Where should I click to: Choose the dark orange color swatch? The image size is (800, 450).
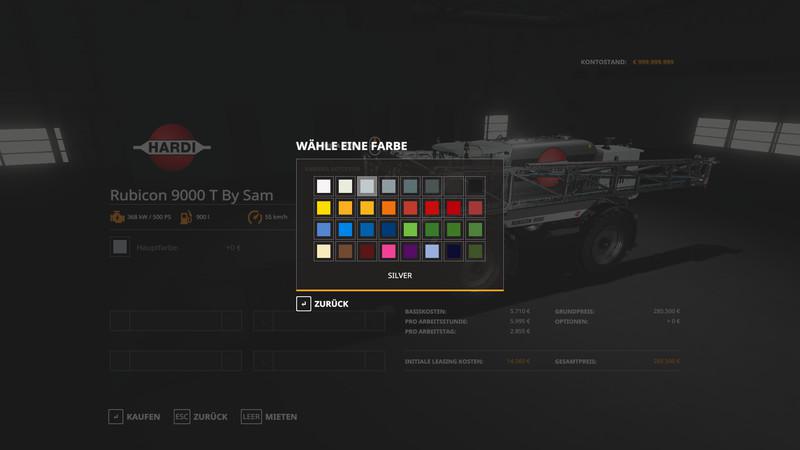click(x=388, y=208)
